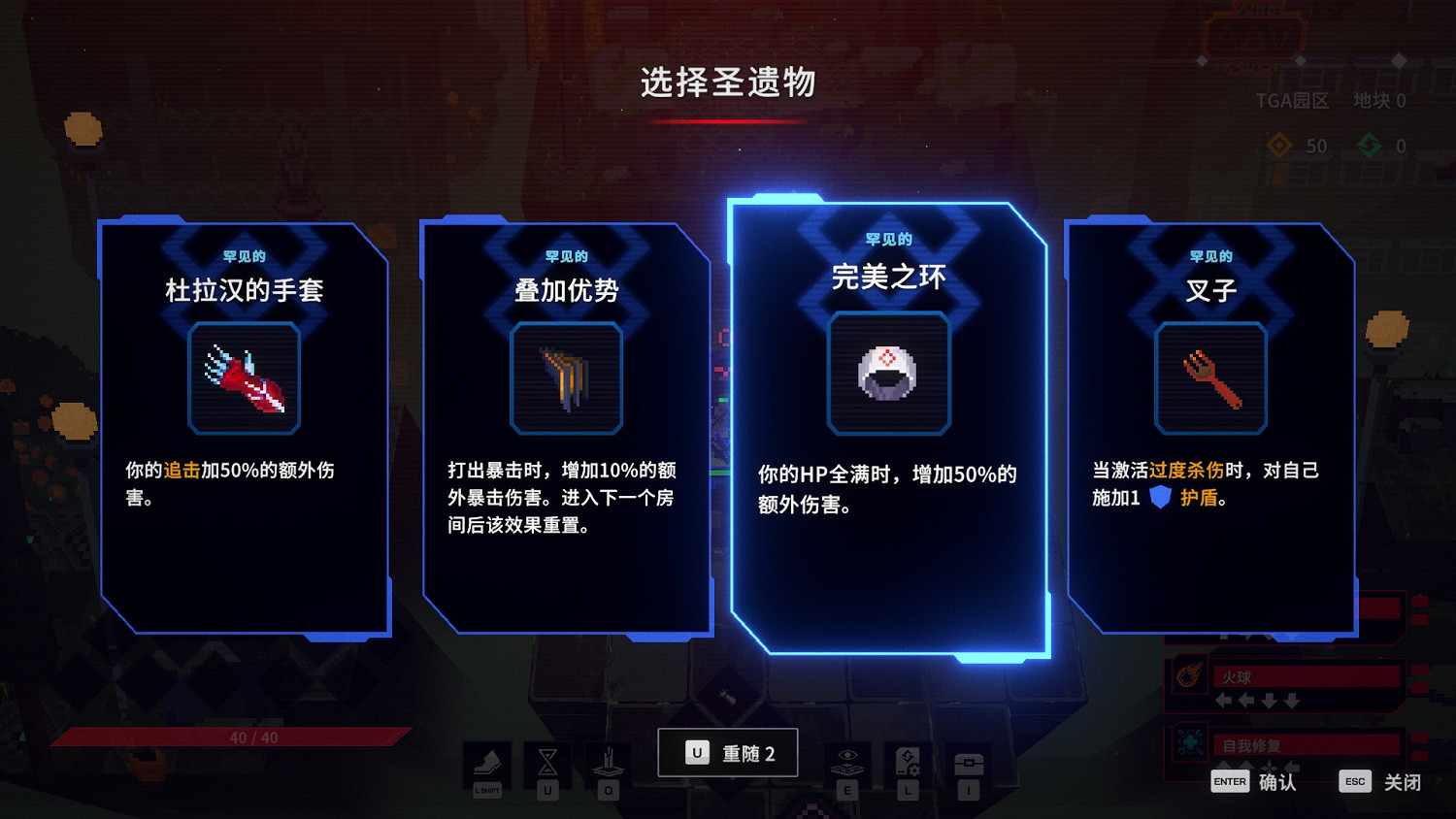Click the boot icon bound to L SHIFT
The height and width of the screenshot is (819, 1456).
[x=487, y=761]
